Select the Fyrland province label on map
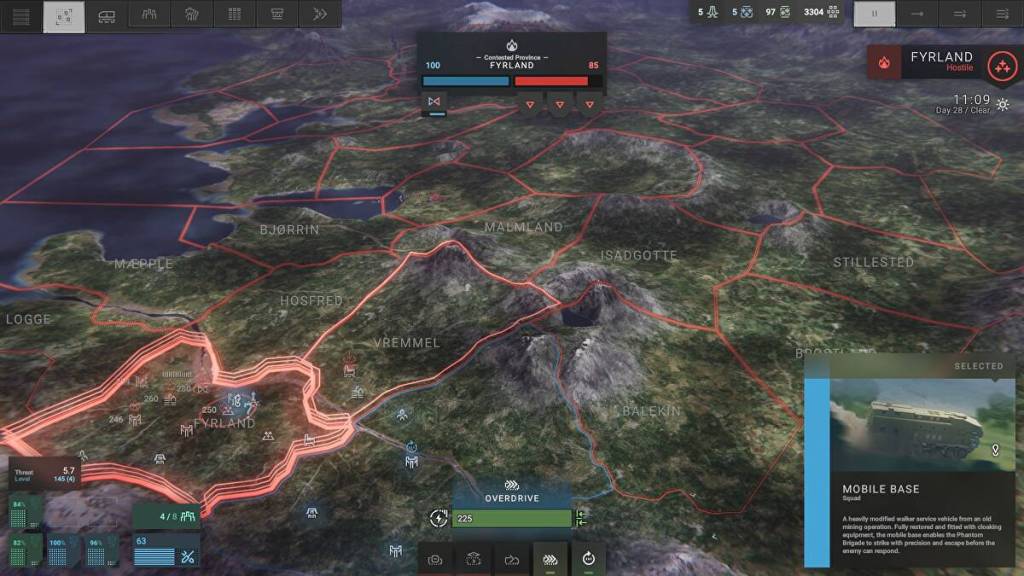Viewport: 1024px width, 576px height. click(x=223, y=423)
